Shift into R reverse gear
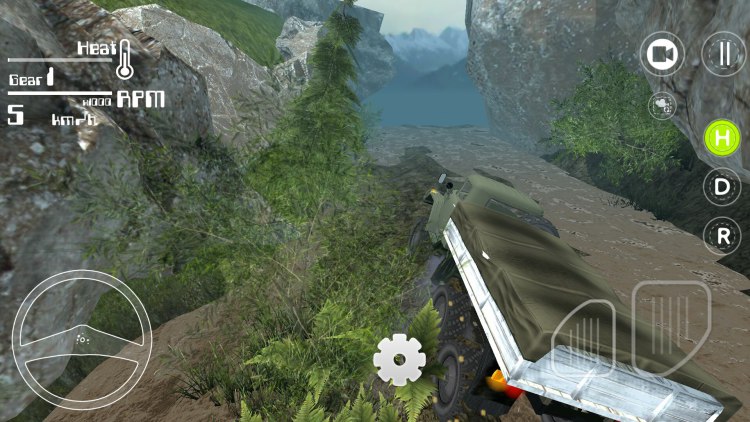This screenshot has width=750, height=422. 722,236
